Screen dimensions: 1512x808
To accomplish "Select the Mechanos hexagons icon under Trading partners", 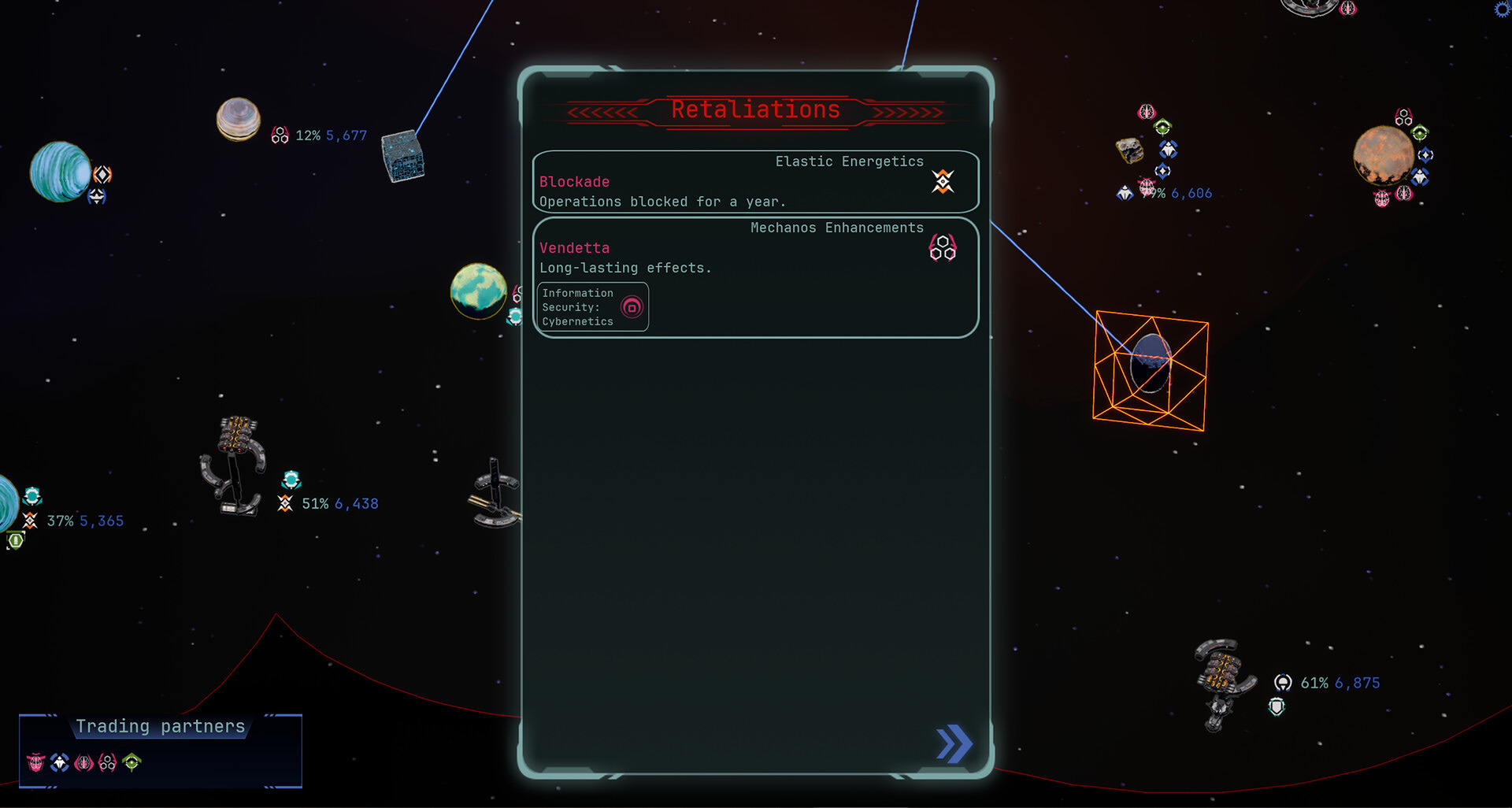I will 108,762.
